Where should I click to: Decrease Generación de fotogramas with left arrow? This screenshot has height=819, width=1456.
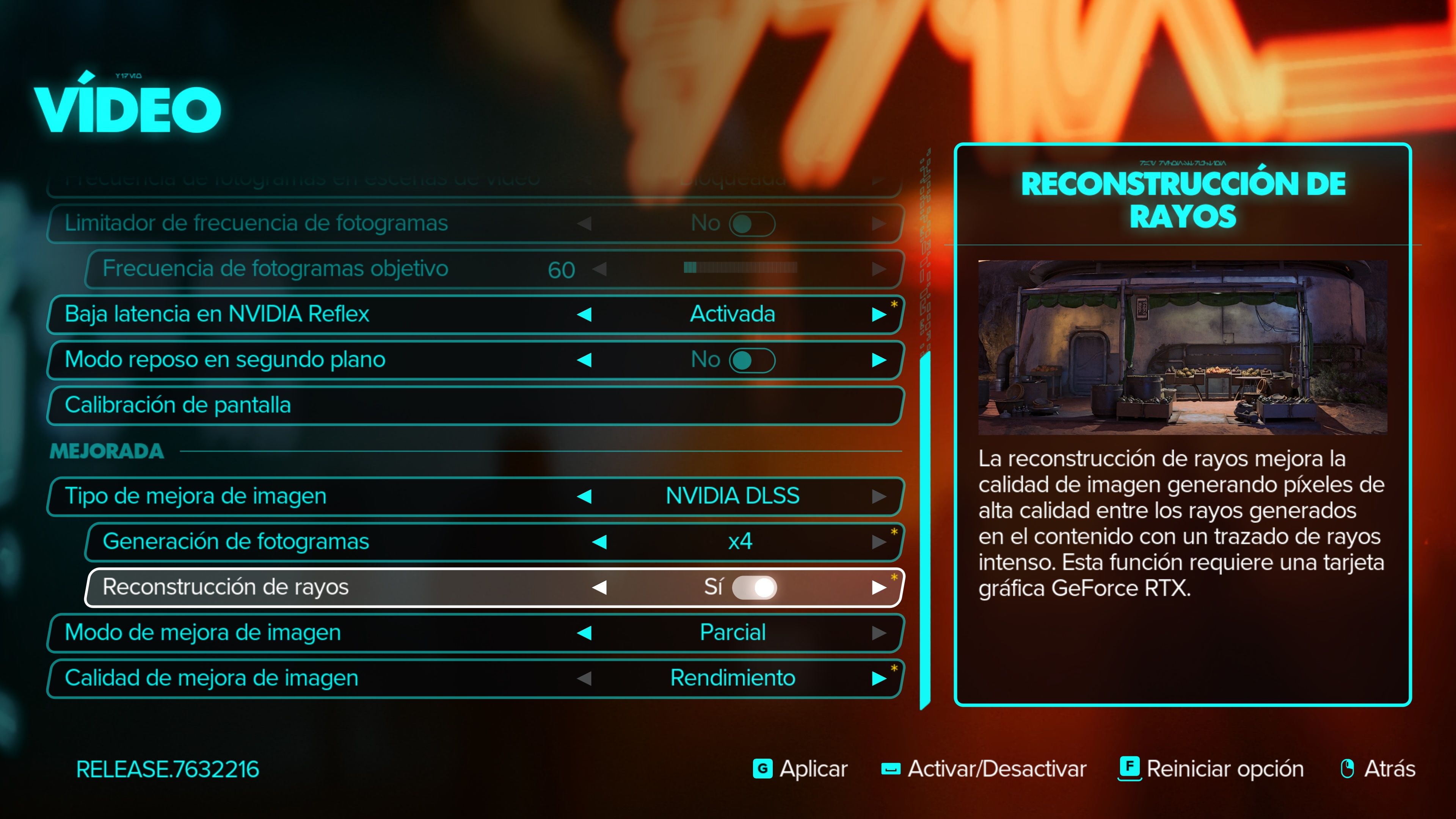[599, 542]
